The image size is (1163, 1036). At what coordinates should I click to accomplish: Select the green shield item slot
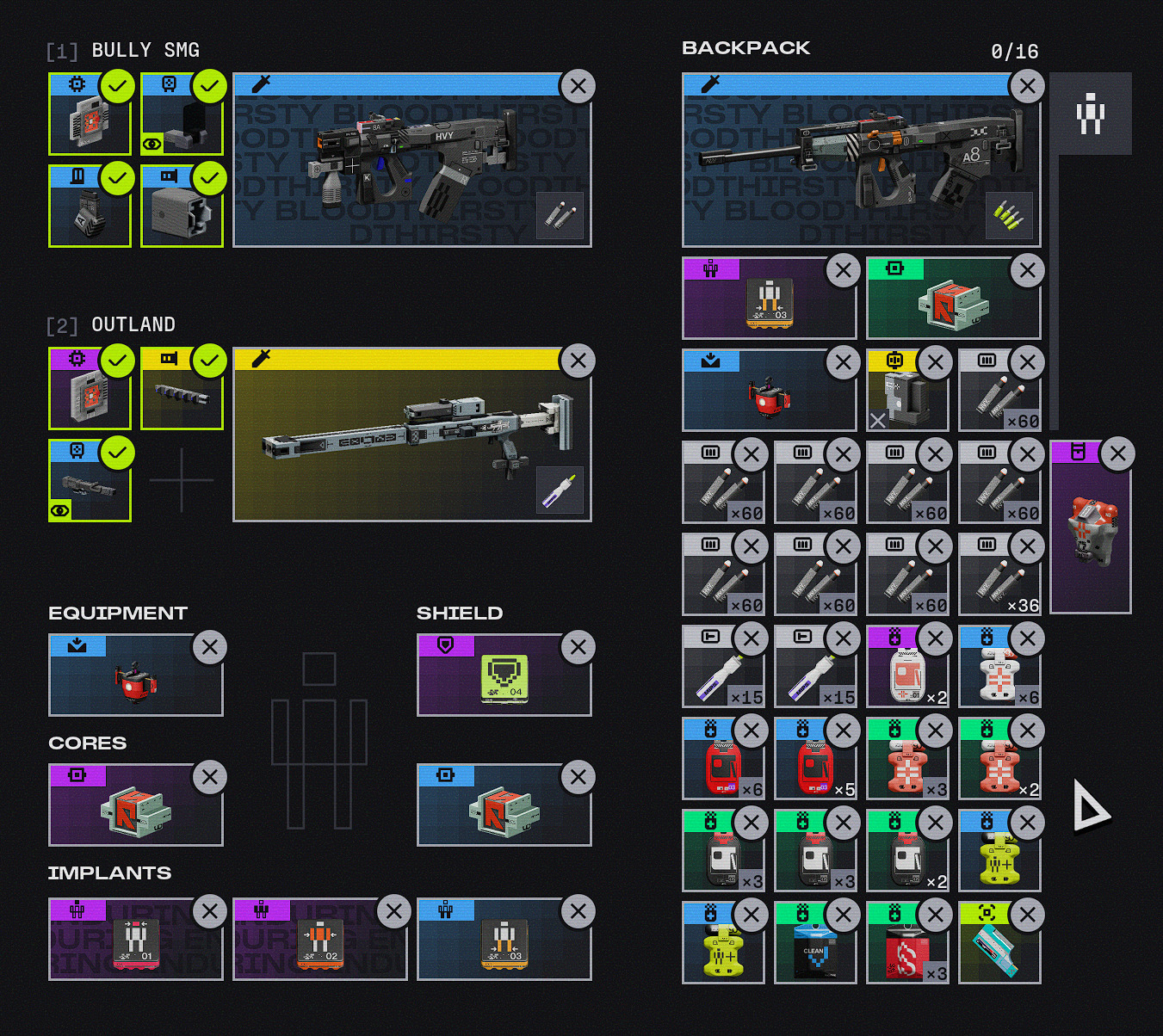click(503, 680)
